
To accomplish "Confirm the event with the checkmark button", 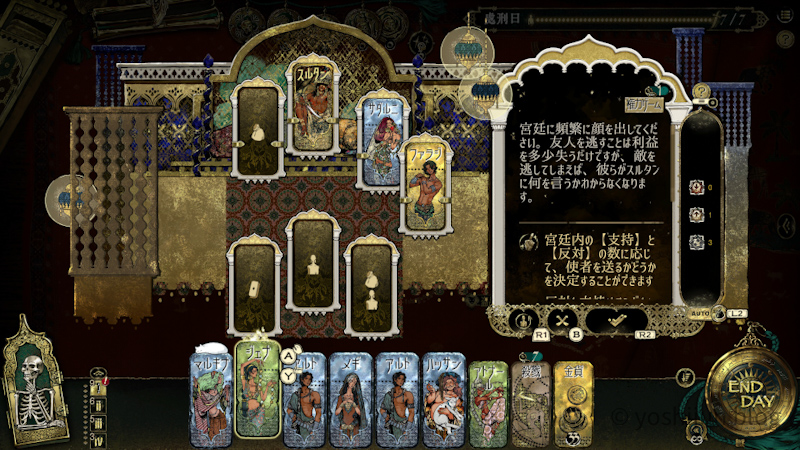I will [616, 319].
